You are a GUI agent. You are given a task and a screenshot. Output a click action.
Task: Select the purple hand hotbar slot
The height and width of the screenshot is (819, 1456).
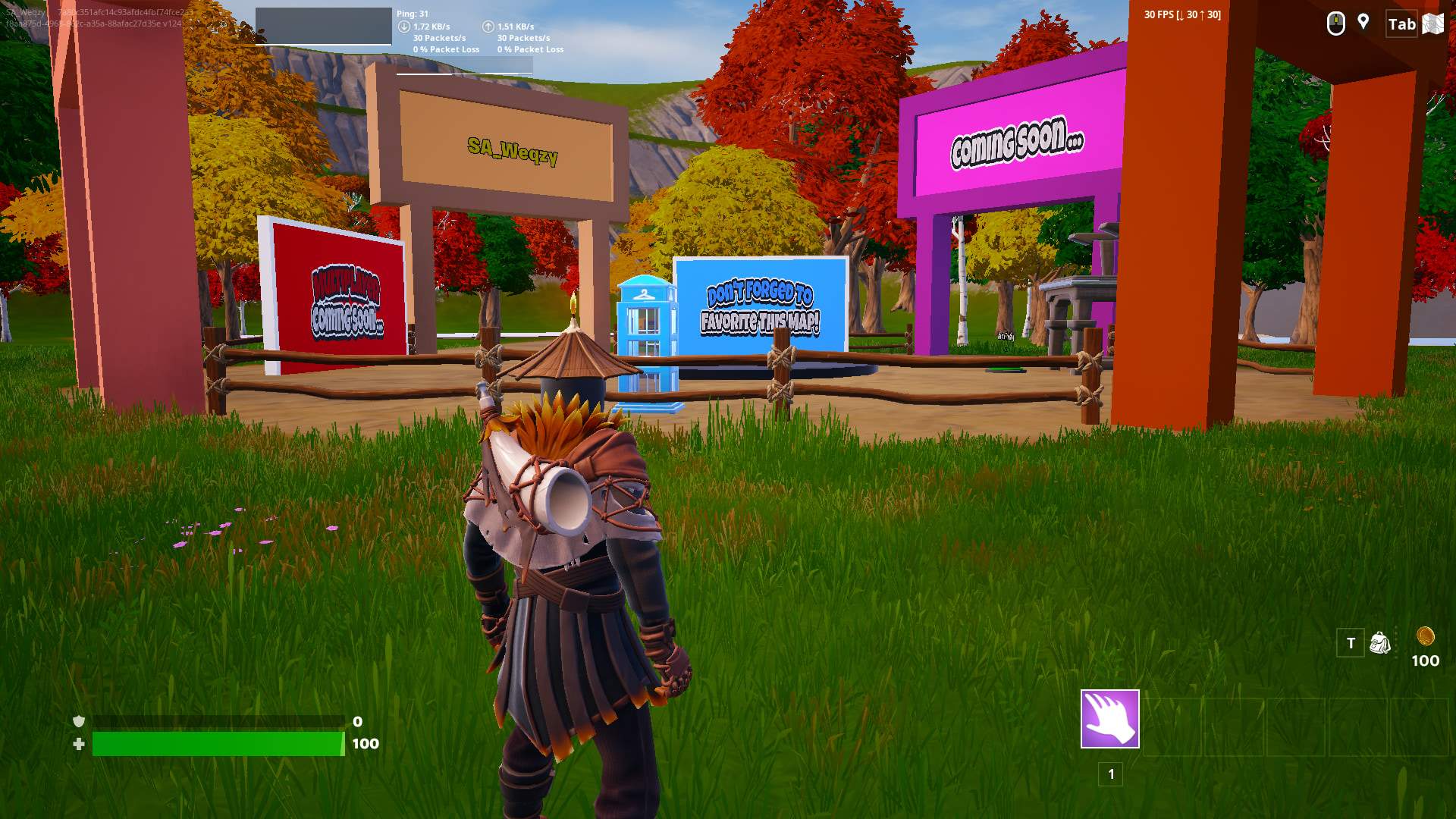1109,718
